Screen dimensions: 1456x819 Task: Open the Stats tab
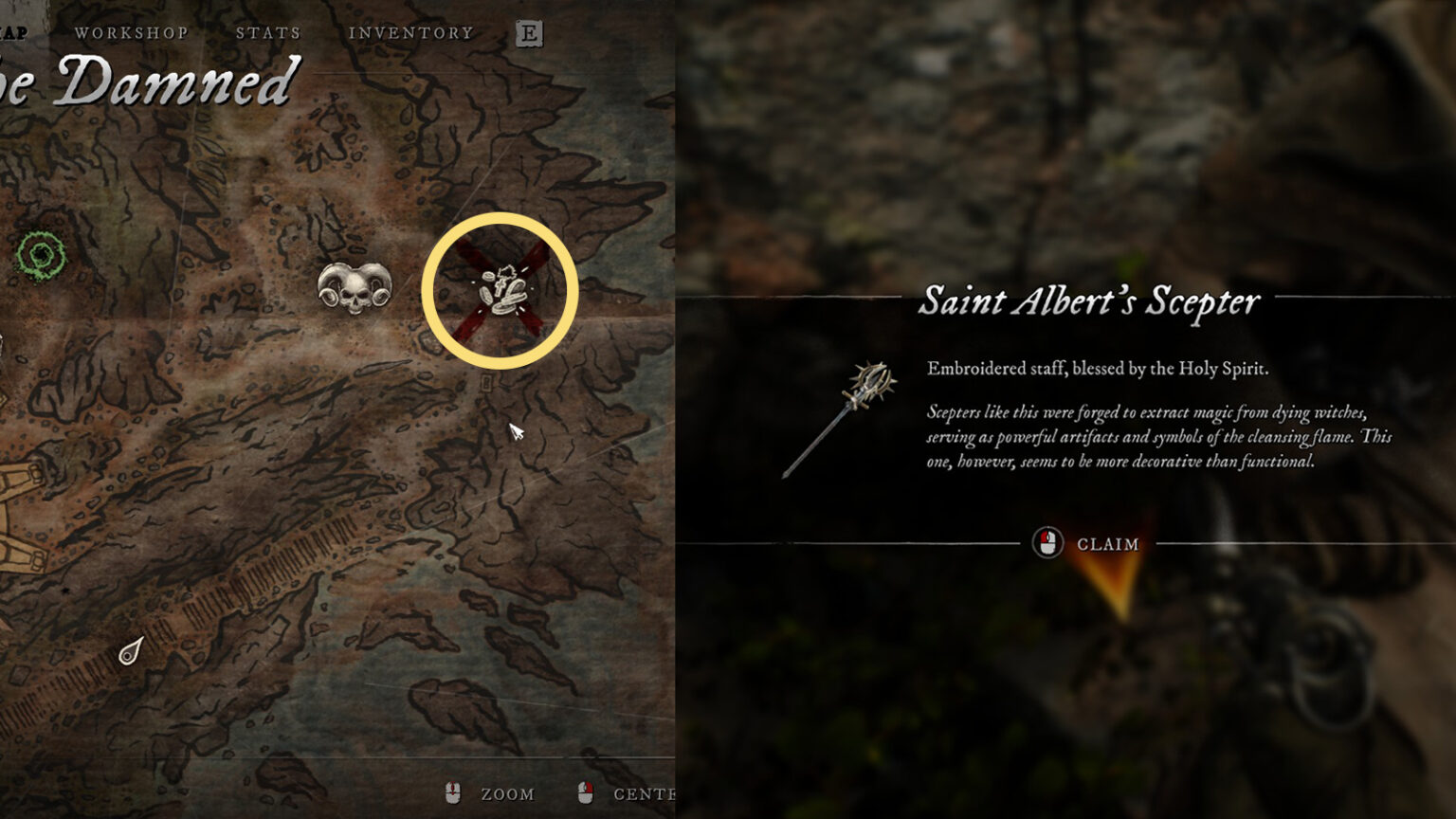pyautogui.click(x=268, y=33)
